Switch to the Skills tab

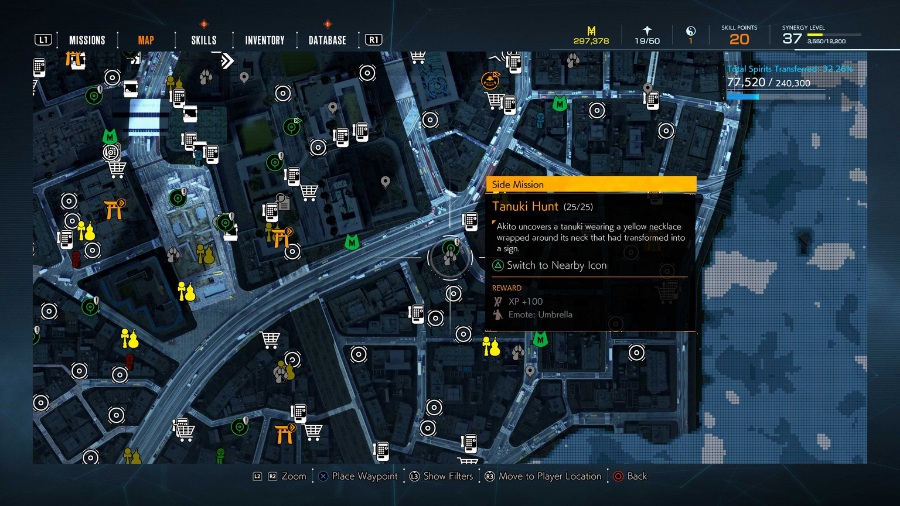(203, 41)
